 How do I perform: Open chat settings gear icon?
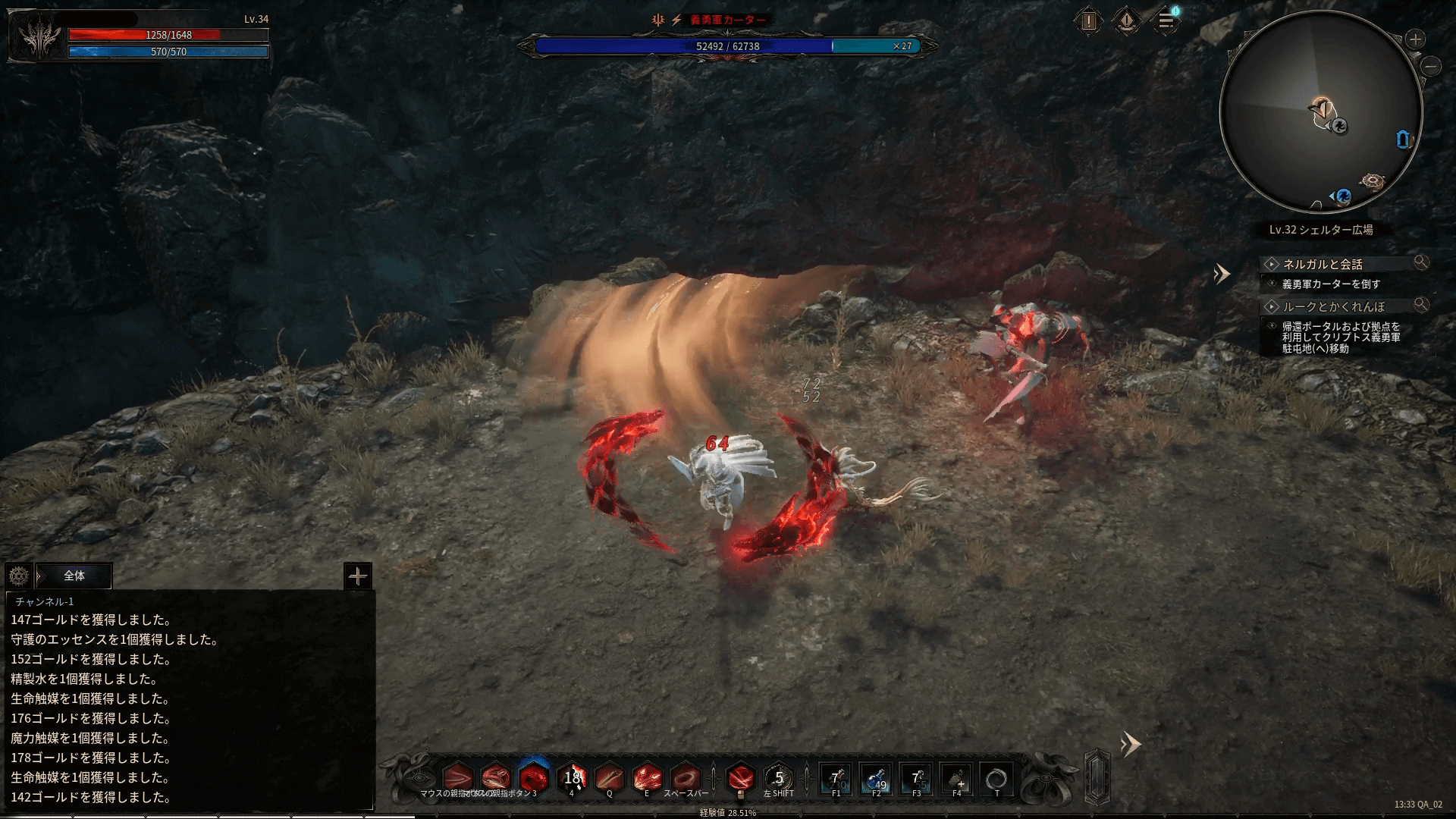coord(19,576)
